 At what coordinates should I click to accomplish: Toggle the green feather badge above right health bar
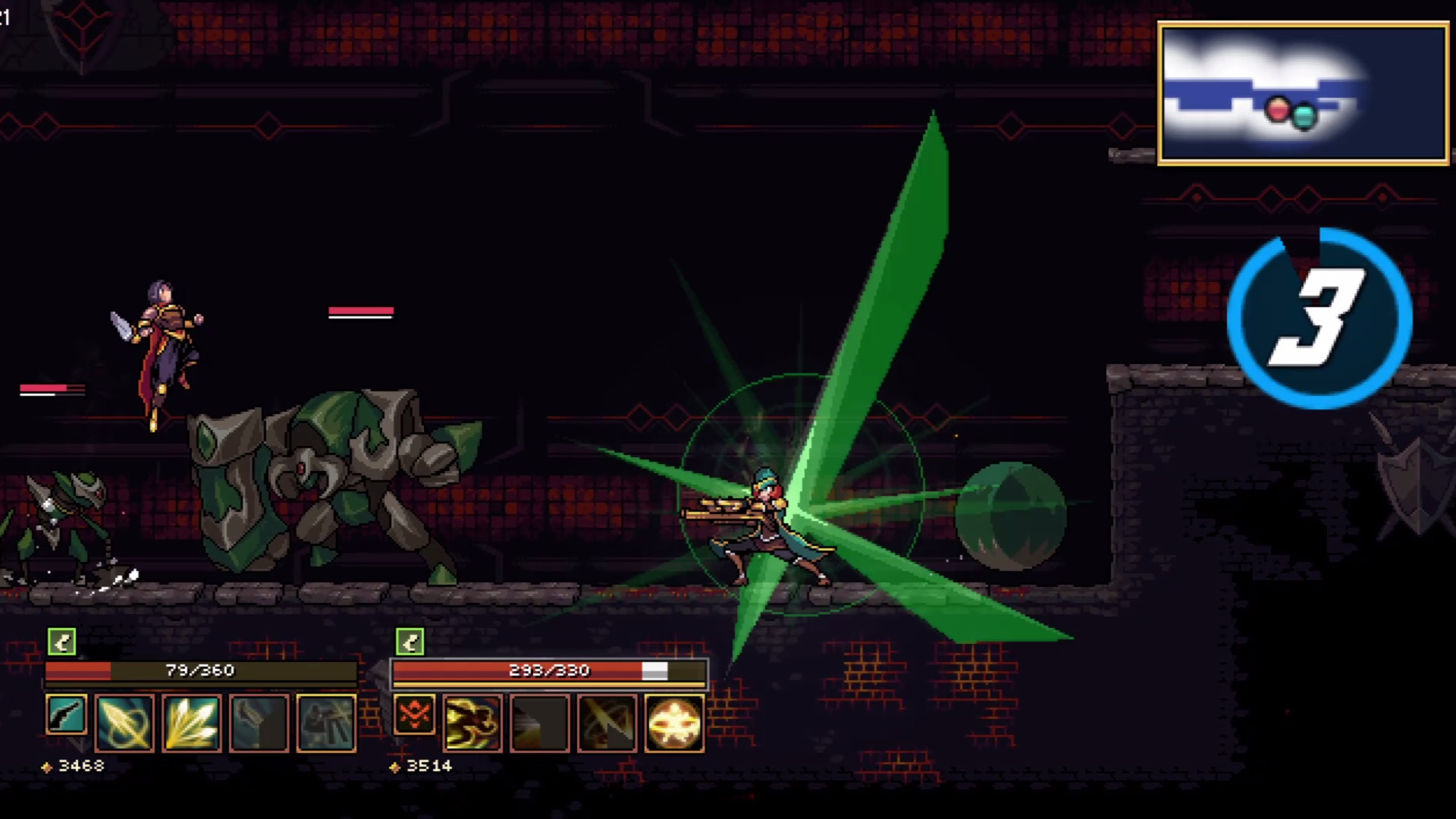409,641
